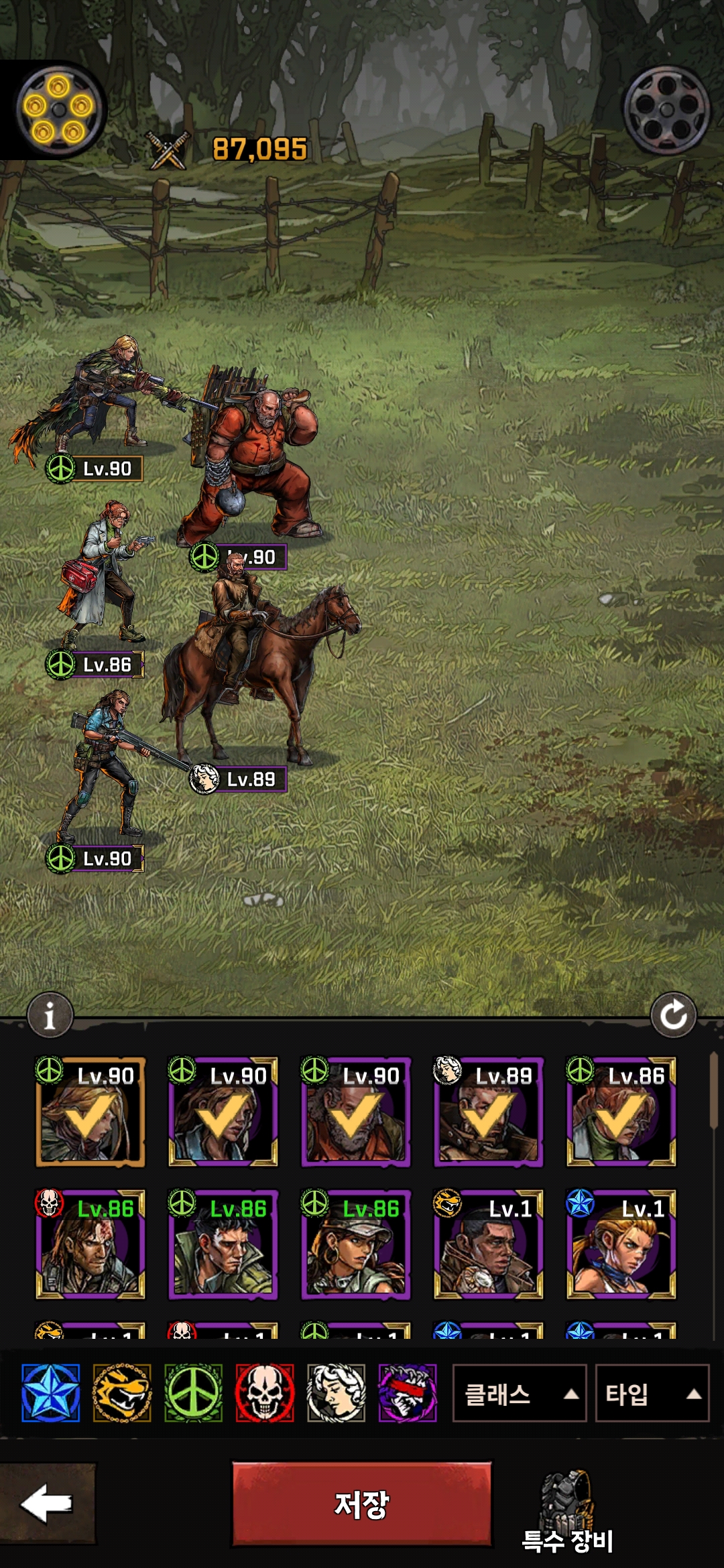
Task: Filter heroes by the white woman-face faction
Action: coord(336,1393)
